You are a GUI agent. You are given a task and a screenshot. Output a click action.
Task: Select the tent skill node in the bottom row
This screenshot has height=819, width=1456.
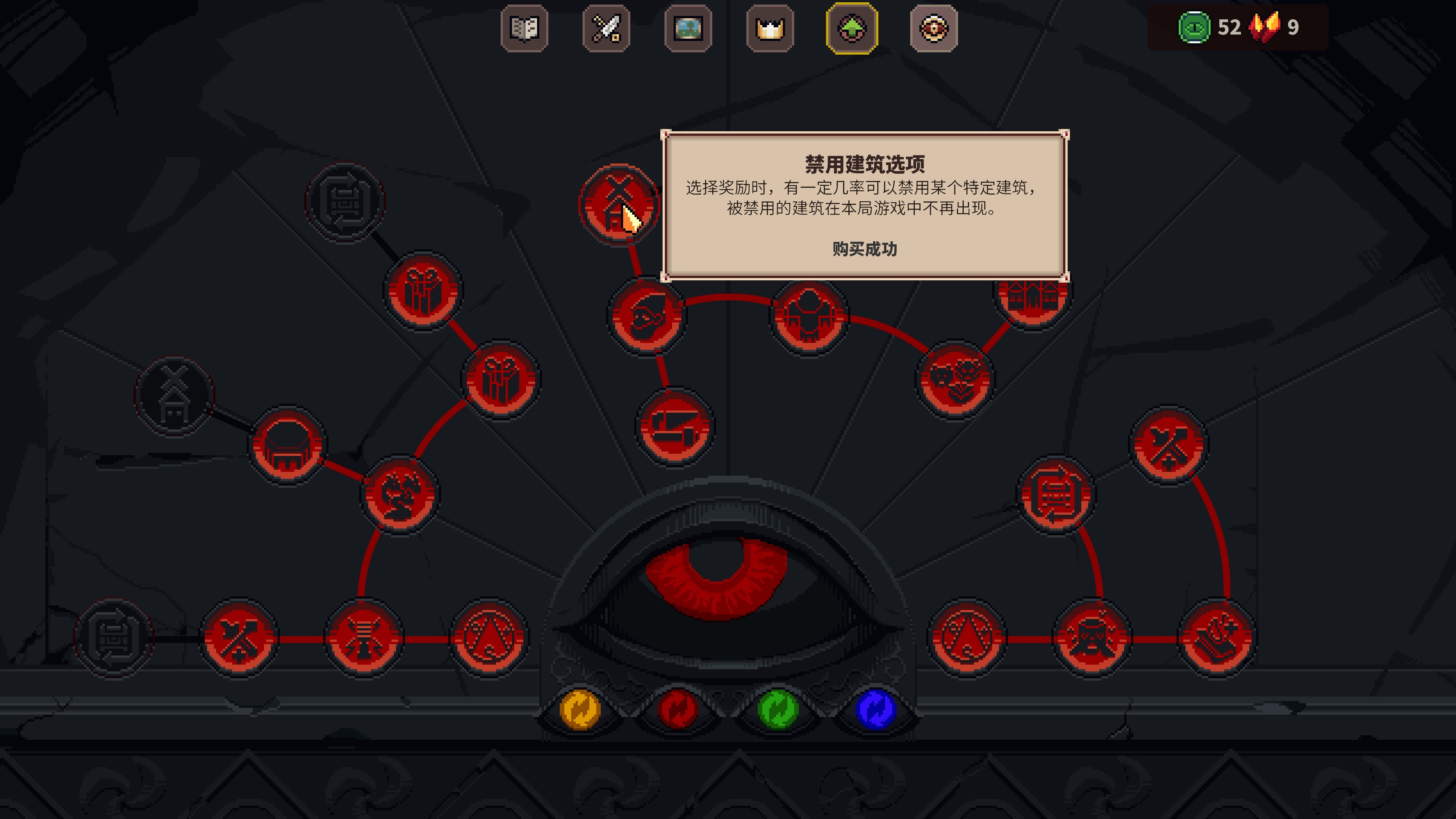pos(490,639)
